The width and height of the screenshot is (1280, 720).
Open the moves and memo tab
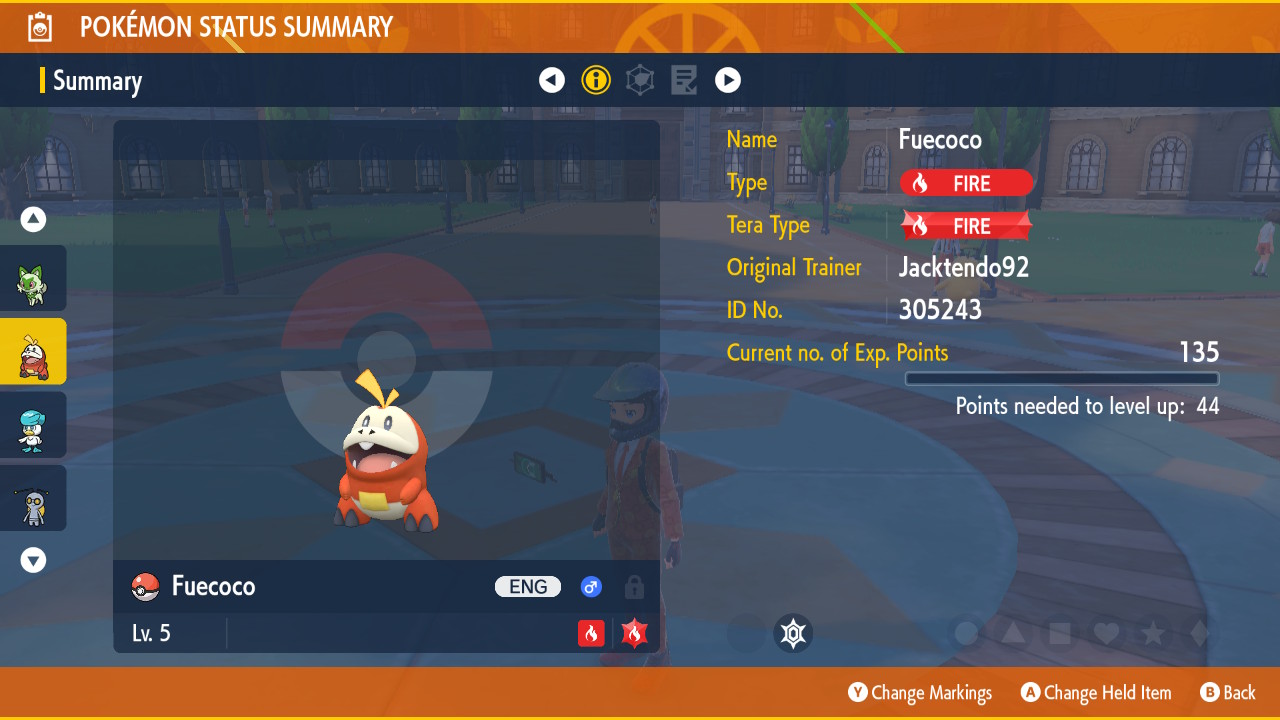pyautogui.click(x=684, y=80)
